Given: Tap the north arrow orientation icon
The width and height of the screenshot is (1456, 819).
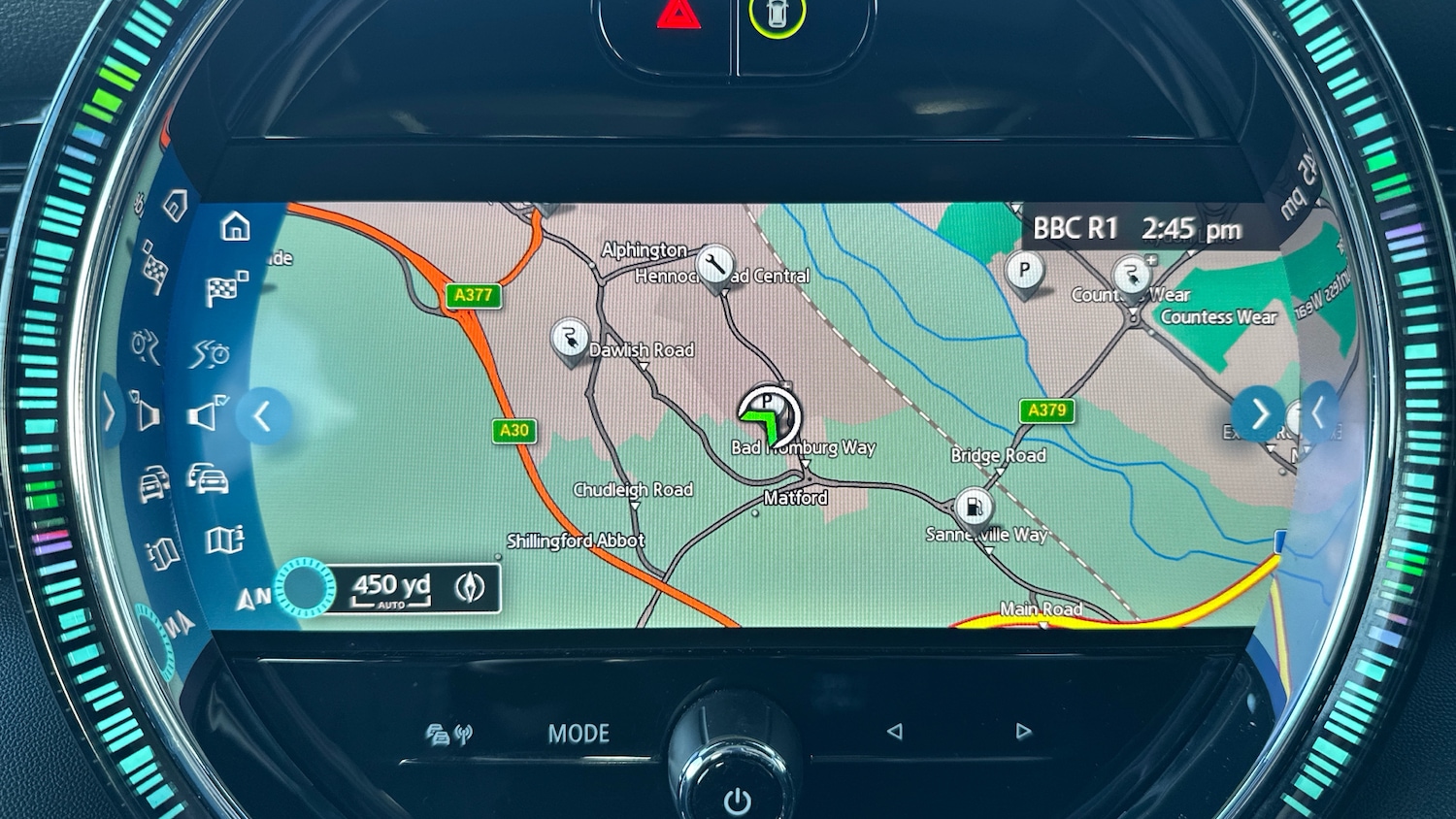Looking at the screenshot, I should (251, 600).
